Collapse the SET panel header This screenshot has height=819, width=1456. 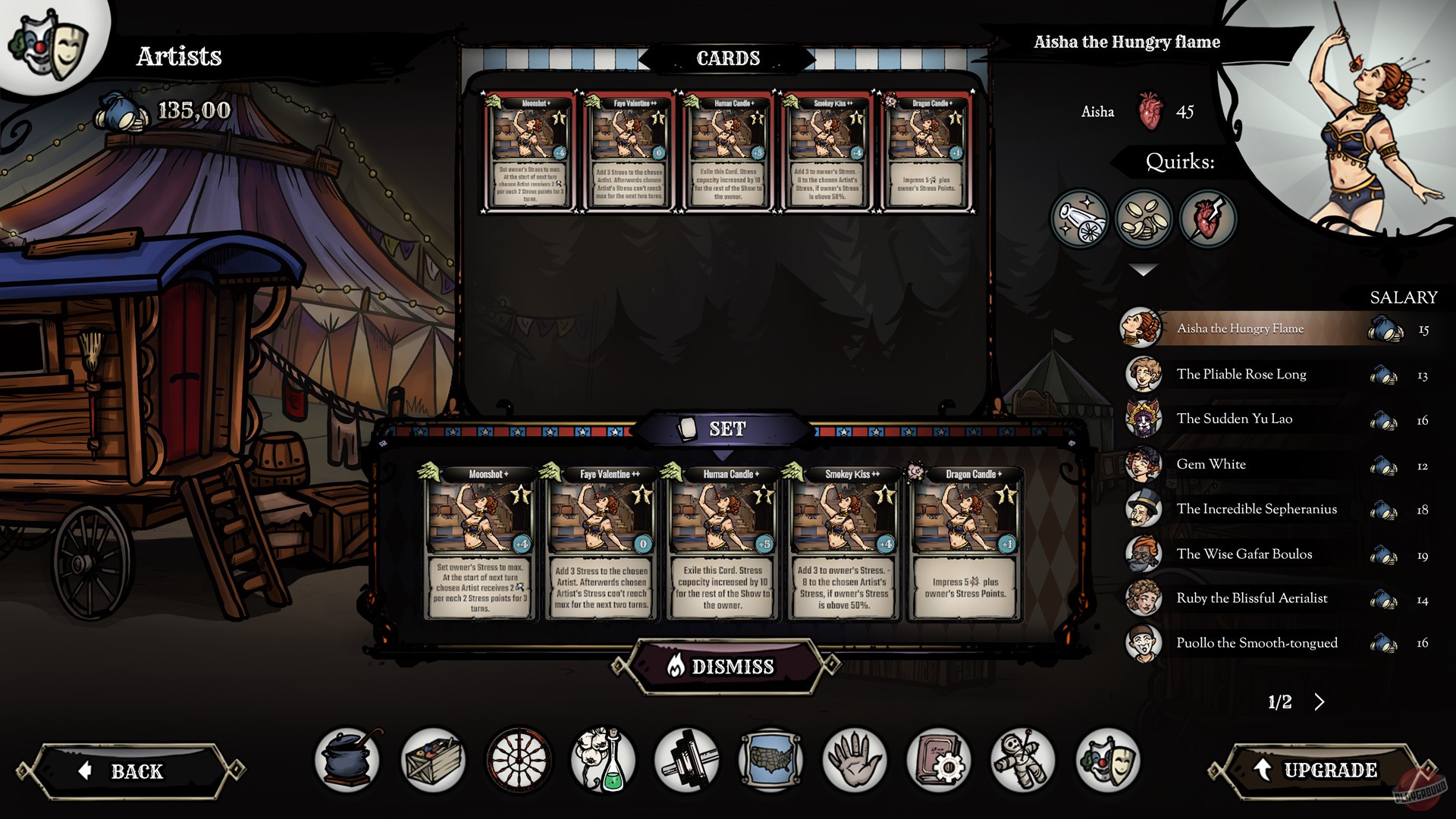[x=726, y=427]
